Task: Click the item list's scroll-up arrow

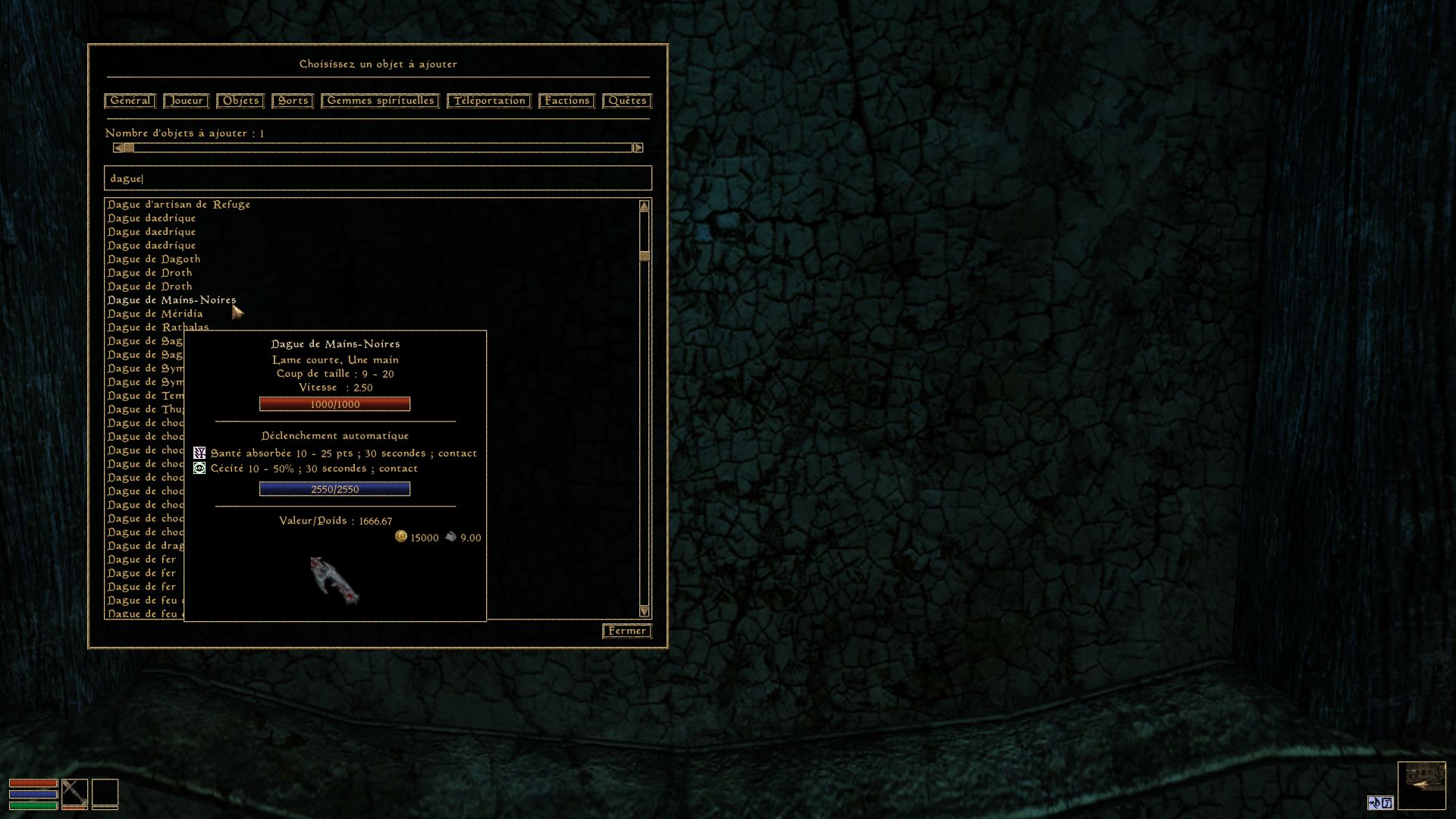Action: 644,206
